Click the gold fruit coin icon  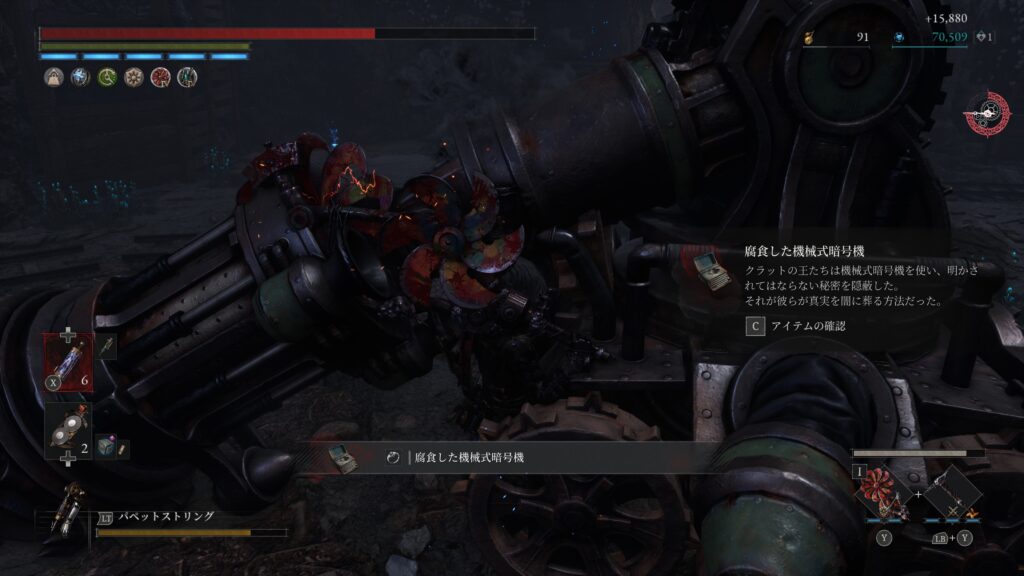click(809, 38)
